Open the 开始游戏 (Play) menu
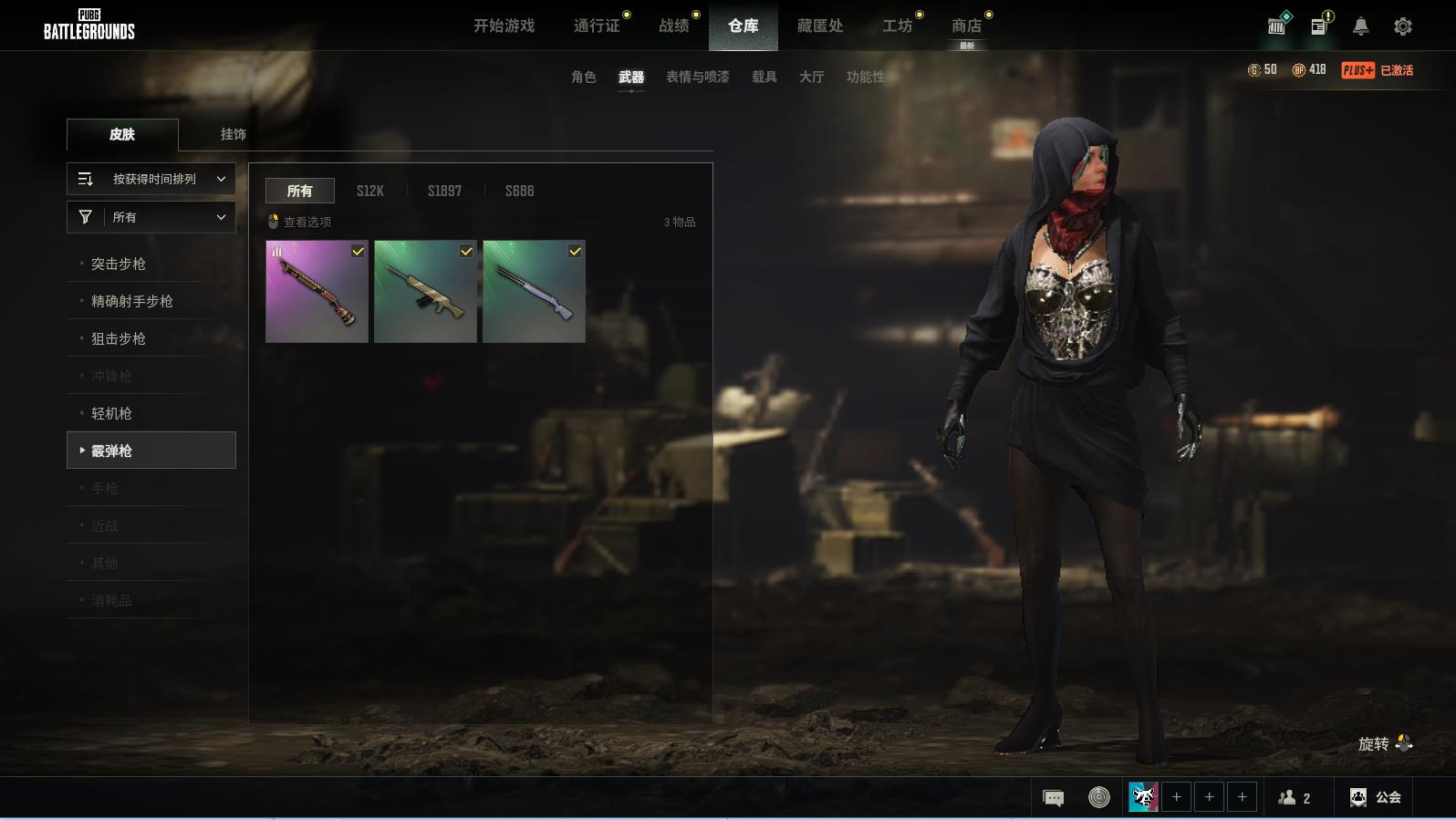The height and width of the screenshot is (820, 1456). tap(504, 26)
